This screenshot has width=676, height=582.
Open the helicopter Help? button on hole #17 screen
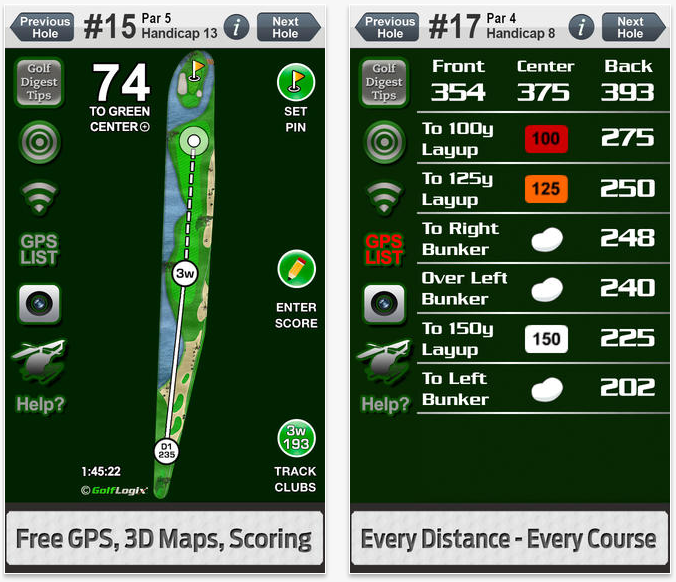pyautogui.click(x=384, y=377)
